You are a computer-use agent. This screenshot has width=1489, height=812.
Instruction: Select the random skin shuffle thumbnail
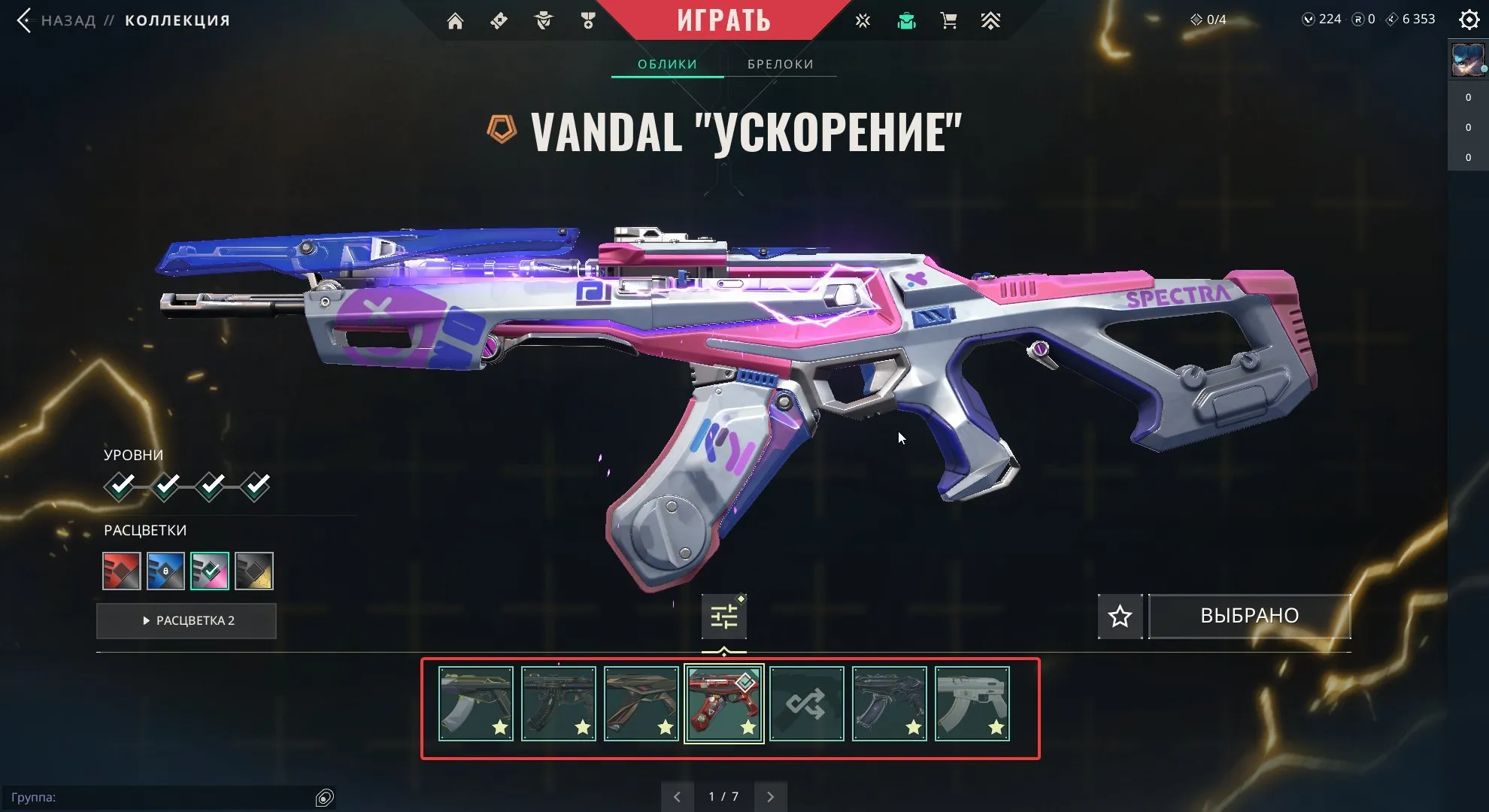tap(806, 703)
